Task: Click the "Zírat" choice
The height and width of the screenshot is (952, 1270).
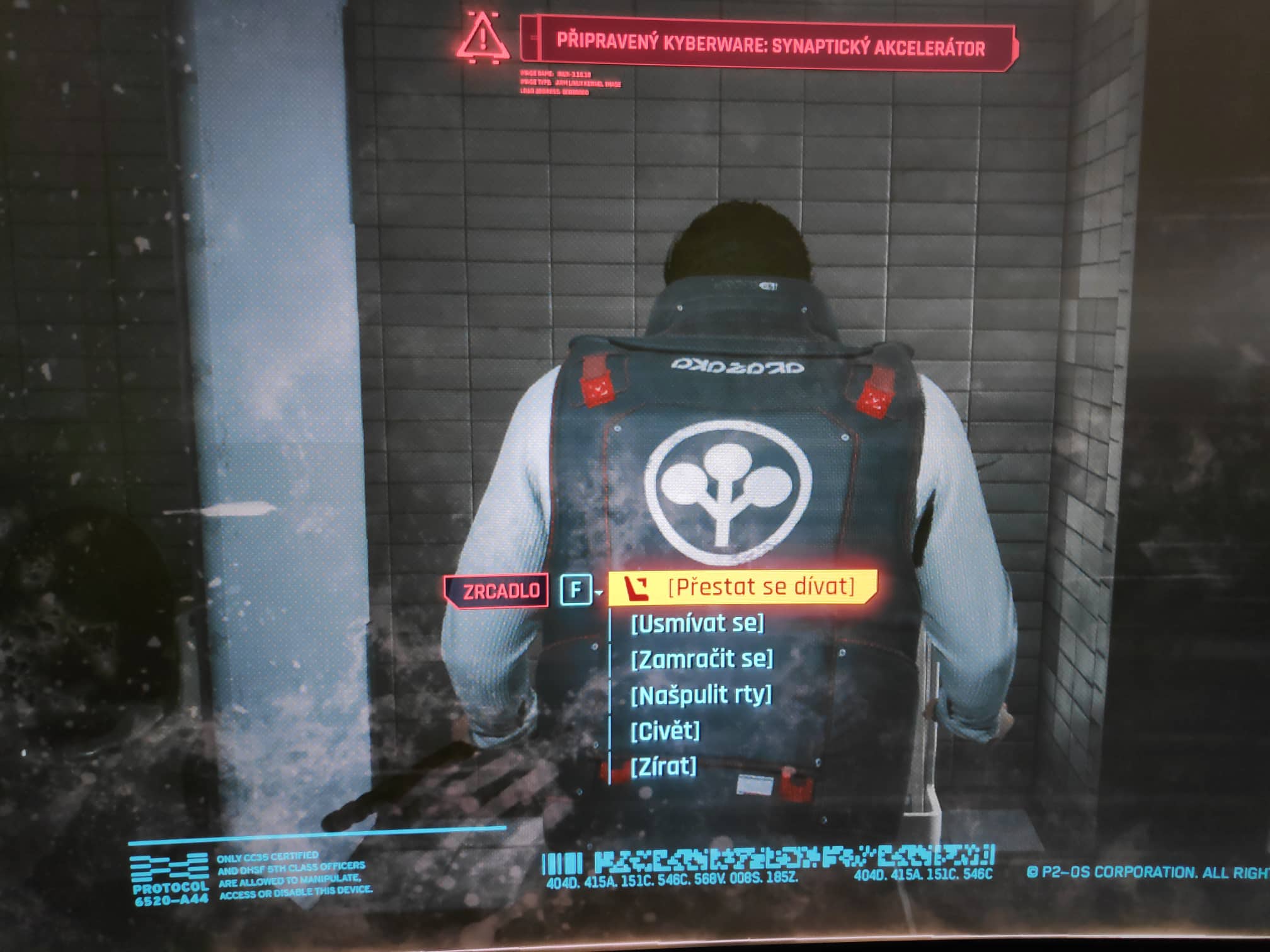Action: (663, 766)
